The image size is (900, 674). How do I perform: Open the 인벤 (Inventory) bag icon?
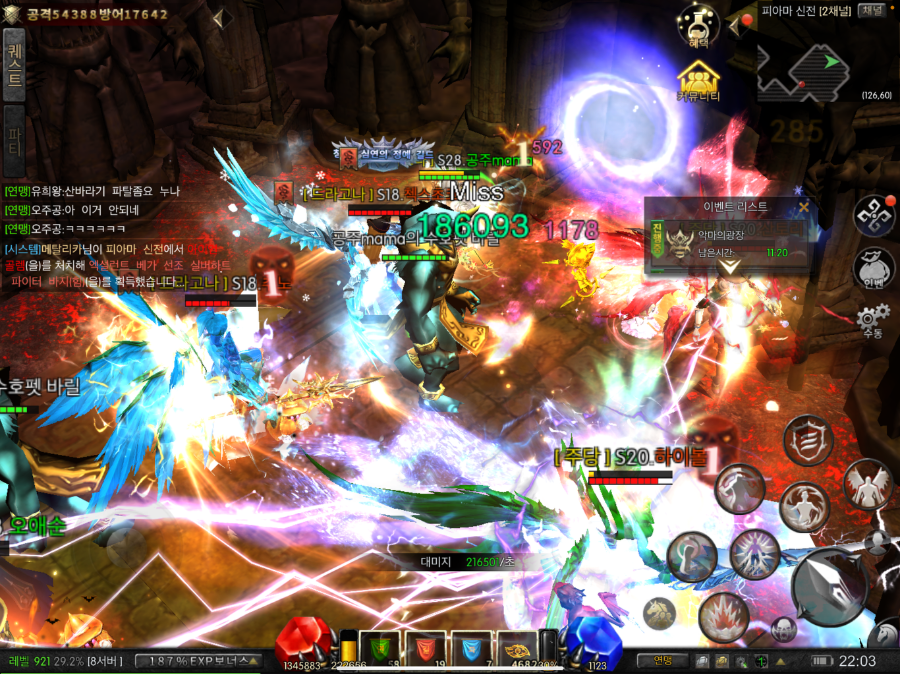[872, 266]
